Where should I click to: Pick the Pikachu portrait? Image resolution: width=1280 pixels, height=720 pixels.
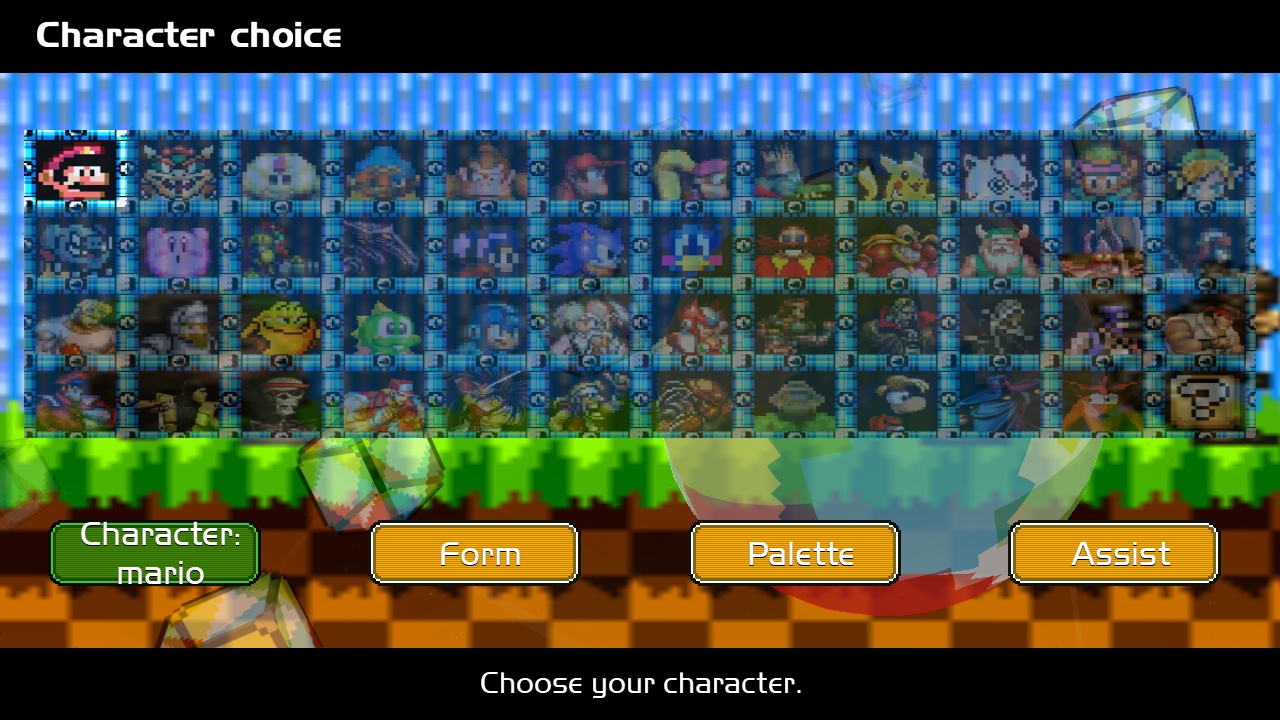coord(895,169)
